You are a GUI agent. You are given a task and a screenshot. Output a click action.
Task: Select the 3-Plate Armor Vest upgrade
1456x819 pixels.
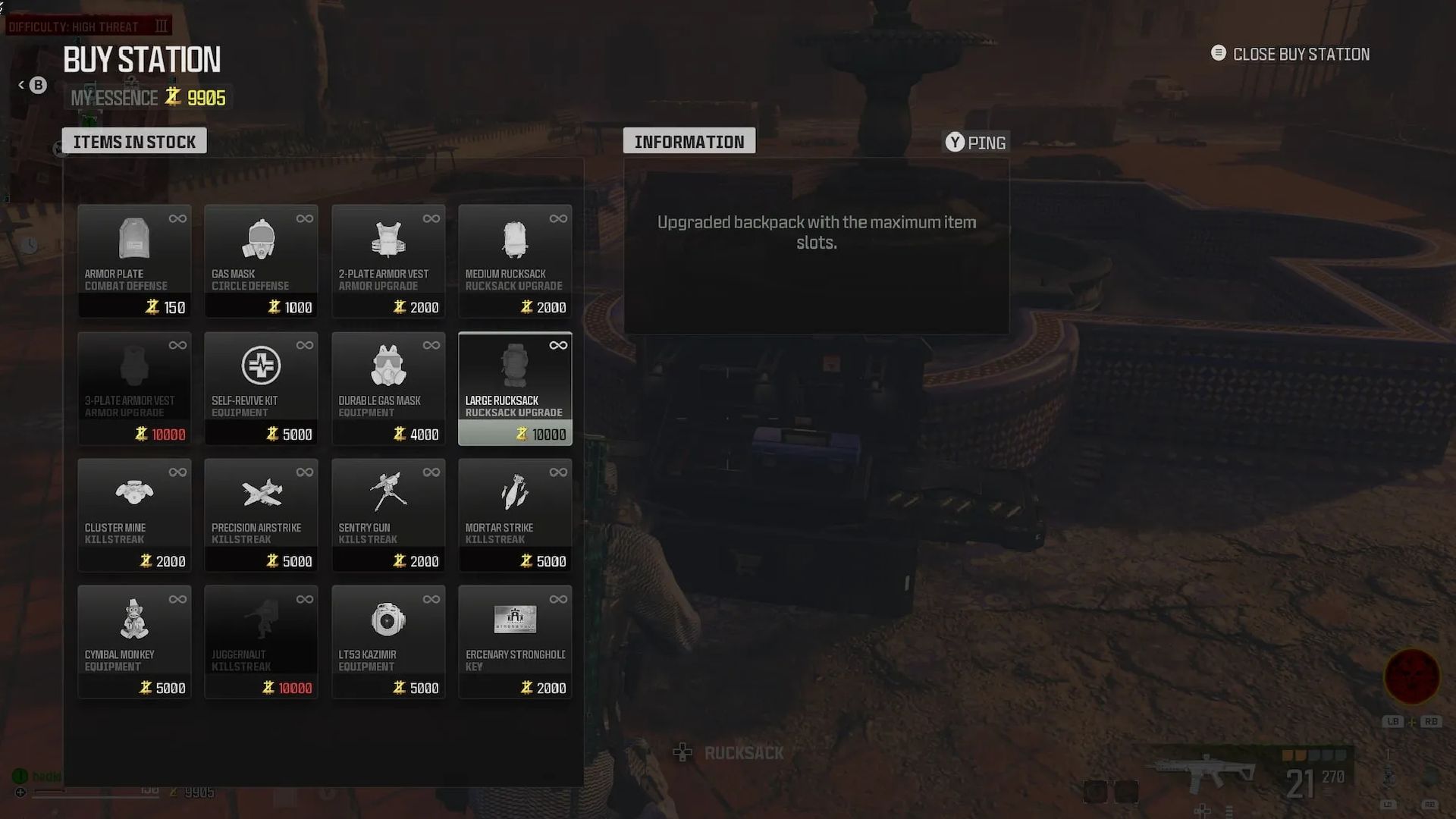click(134, 388)
